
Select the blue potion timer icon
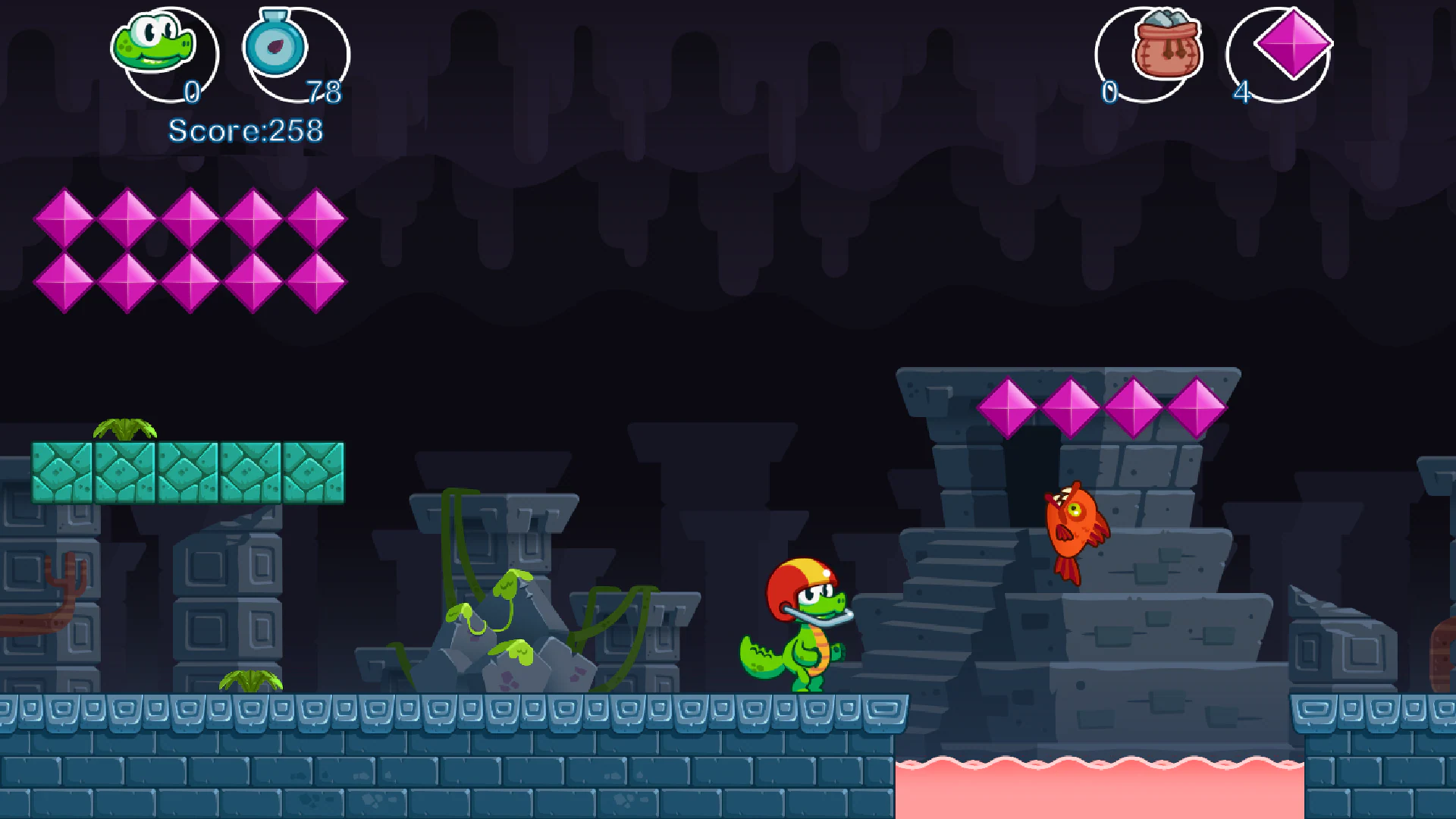(275, 47)
